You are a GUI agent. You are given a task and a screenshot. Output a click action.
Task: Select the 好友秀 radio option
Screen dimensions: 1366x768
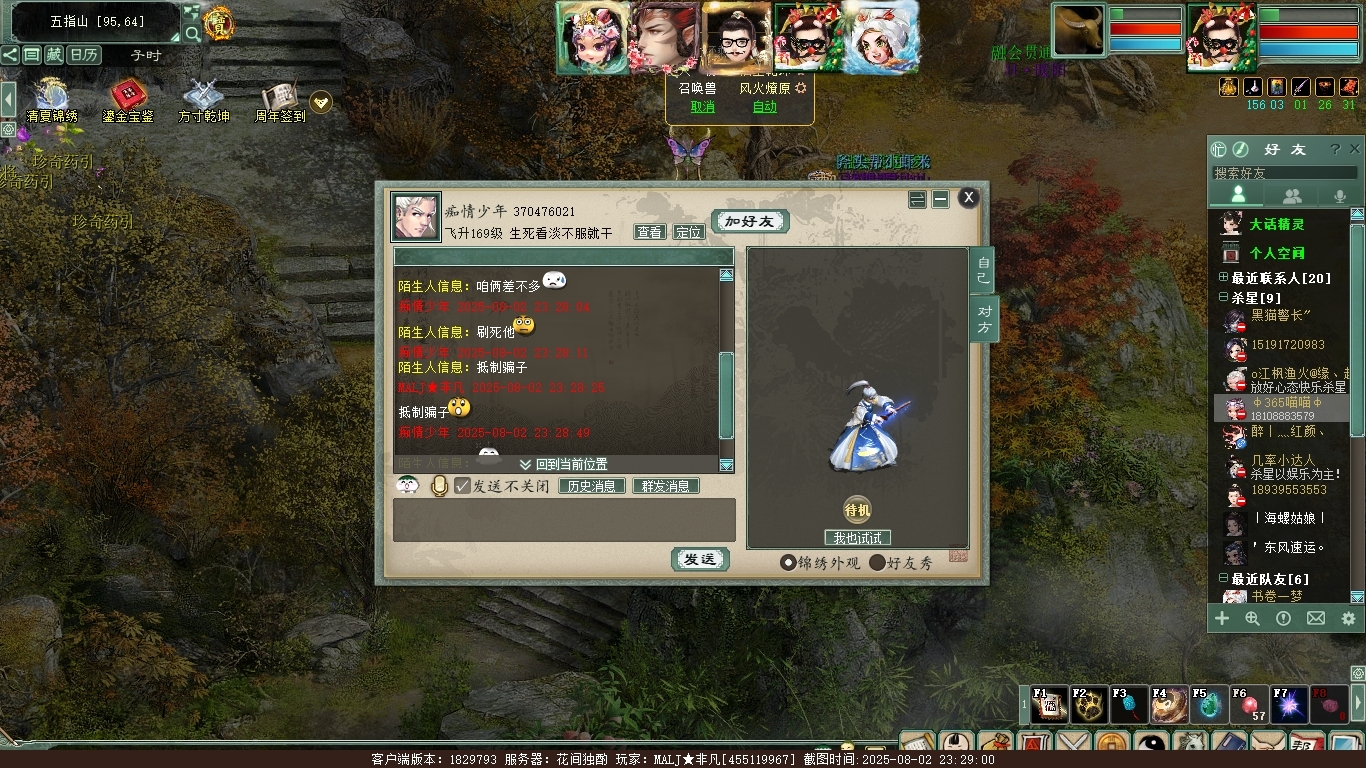coord(877,563)
